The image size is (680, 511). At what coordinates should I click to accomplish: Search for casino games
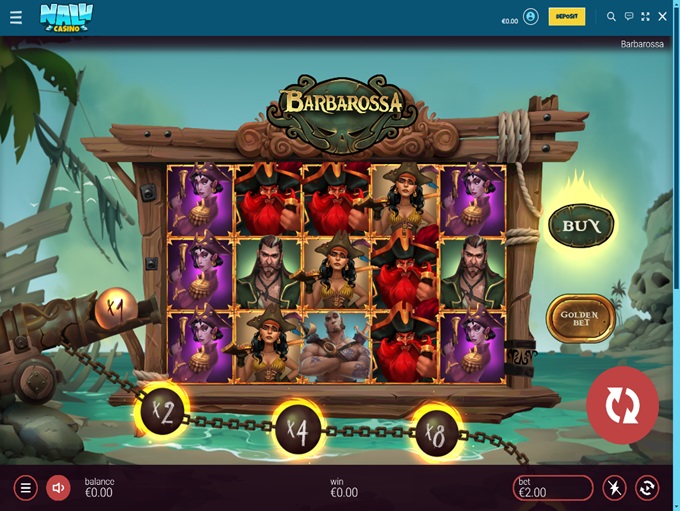[612, 17]
